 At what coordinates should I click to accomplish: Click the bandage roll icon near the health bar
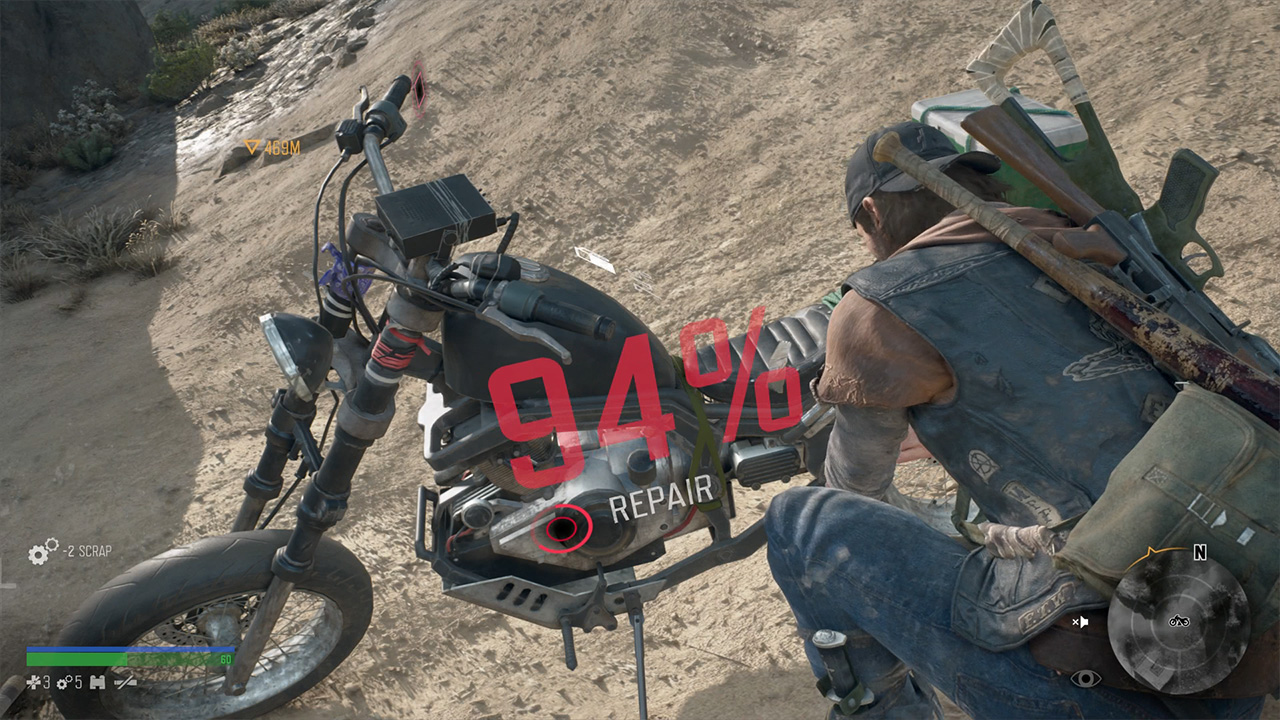pos(97,683)
